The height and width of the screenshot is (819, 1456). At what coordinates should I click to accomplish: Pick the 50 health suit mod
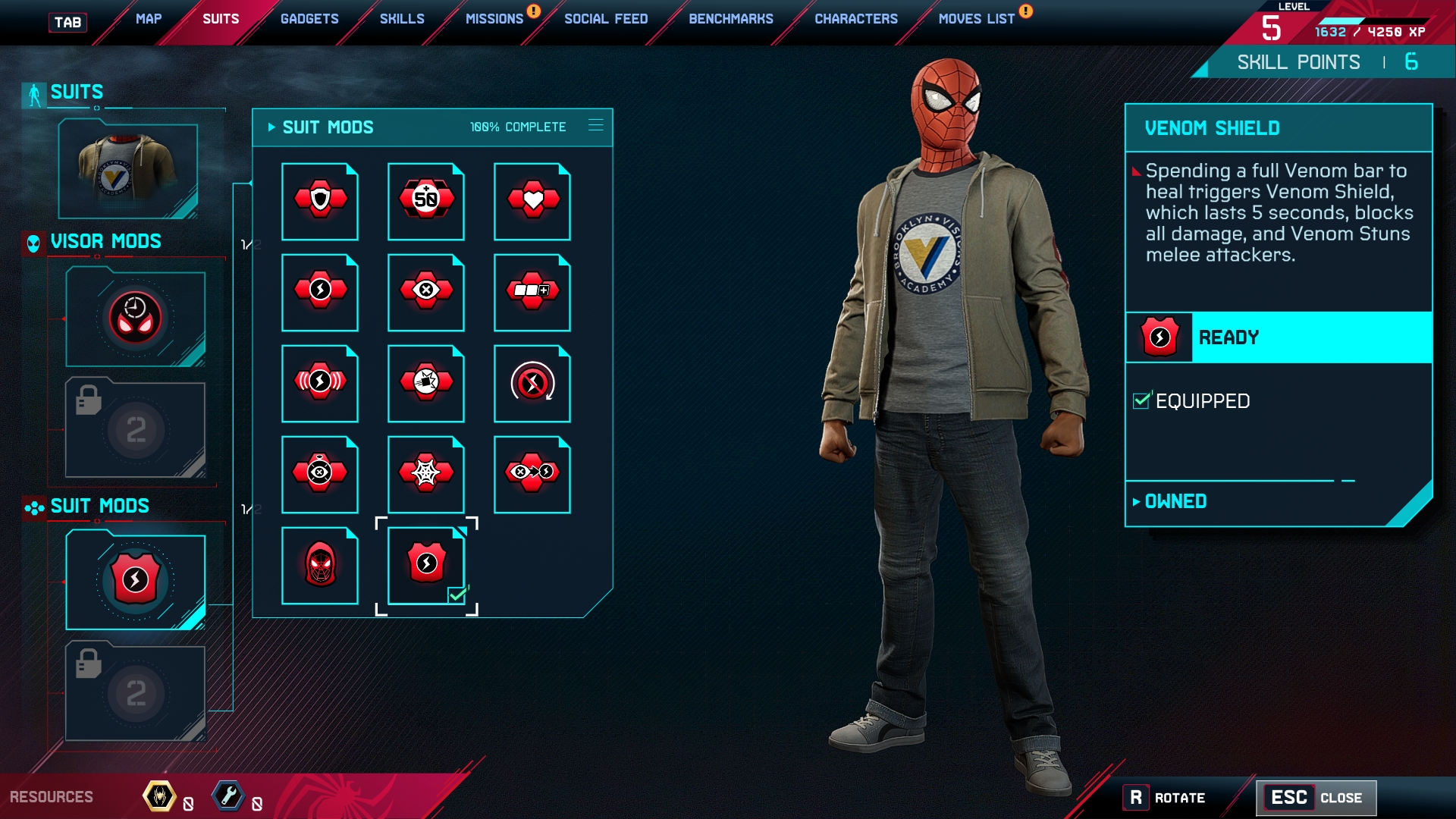click(x=426, y=201)
